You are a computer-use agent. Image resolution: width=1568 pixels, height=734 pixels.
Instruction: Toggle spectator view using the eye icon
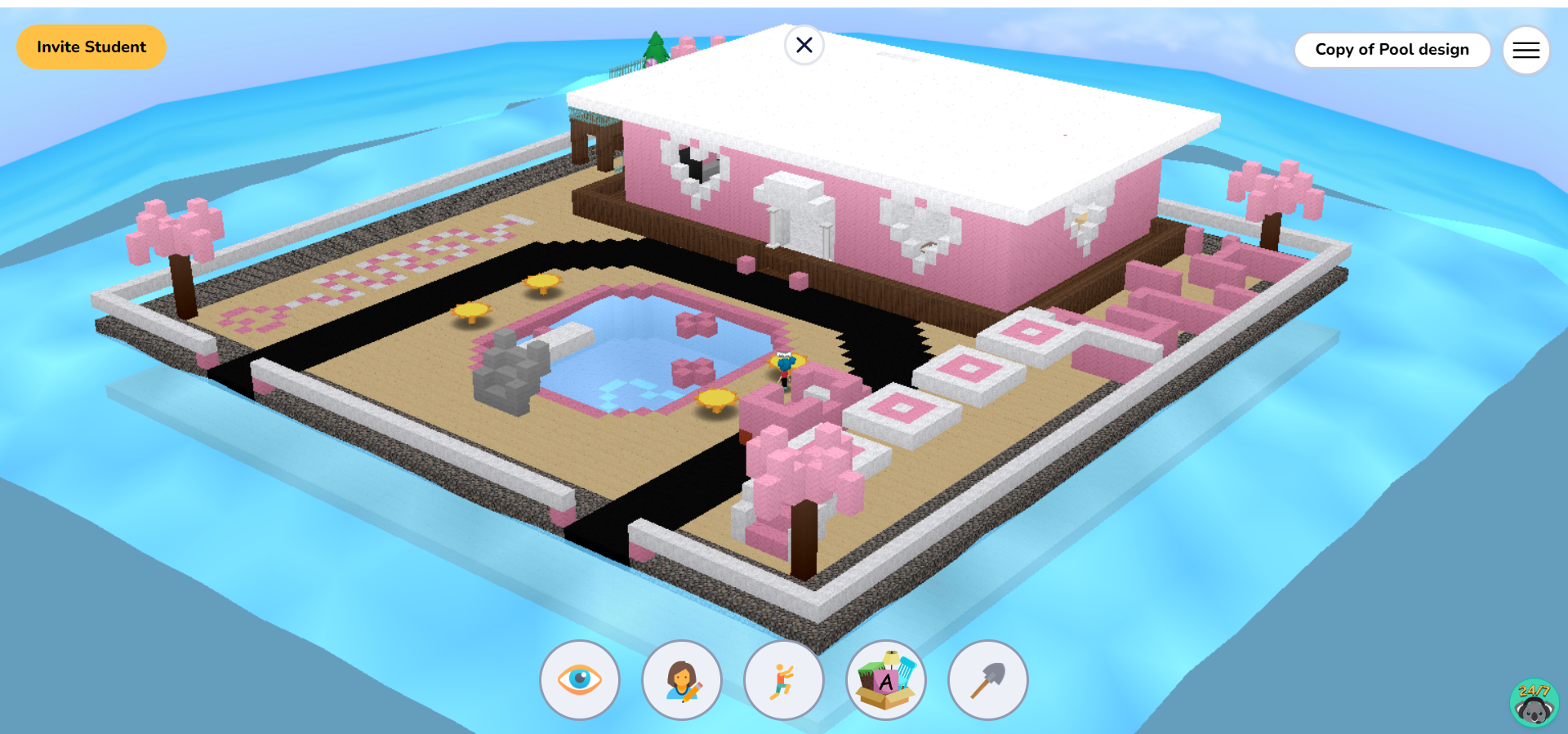tap(580, 680)
